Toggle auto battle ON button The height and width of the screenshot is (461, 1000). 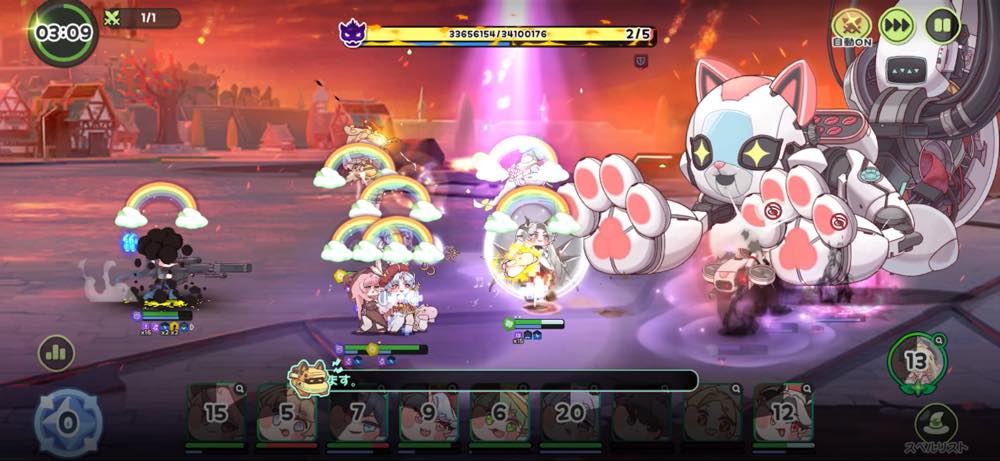tap(851, 25)
